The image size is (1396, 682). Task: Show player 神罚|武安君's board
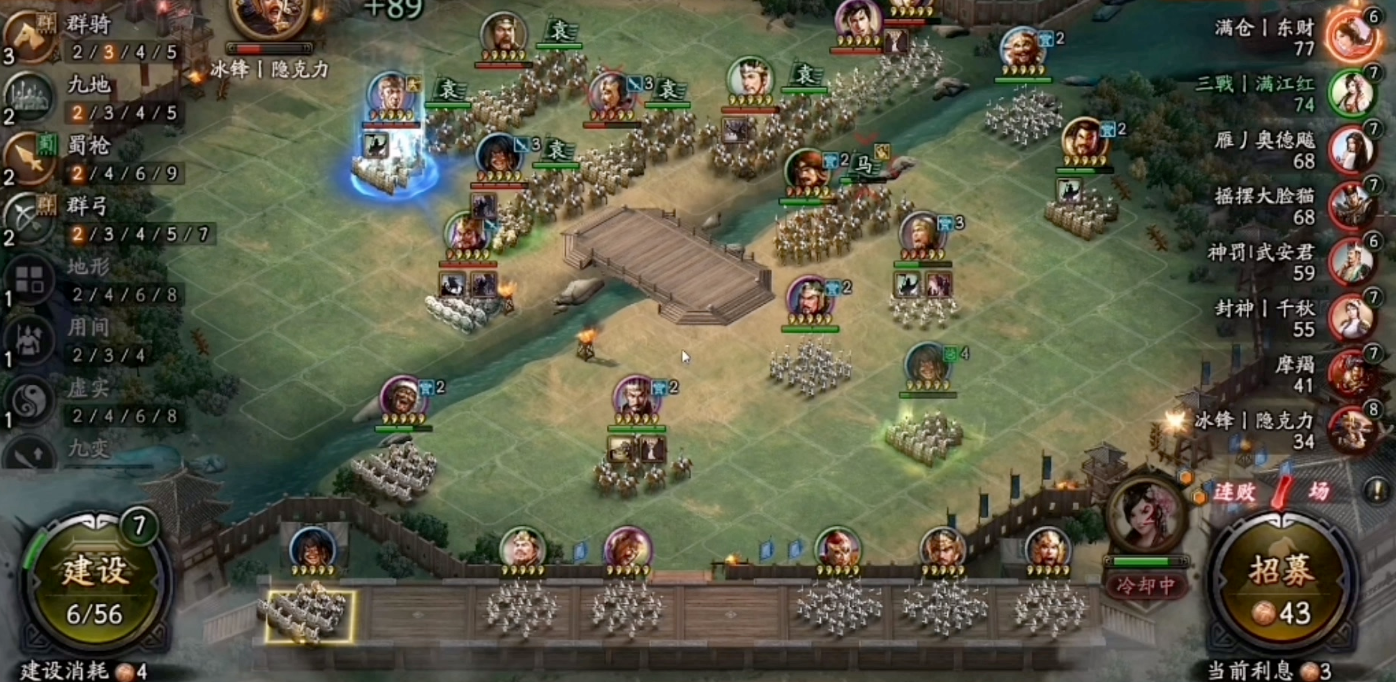(x=1350, y=261)
